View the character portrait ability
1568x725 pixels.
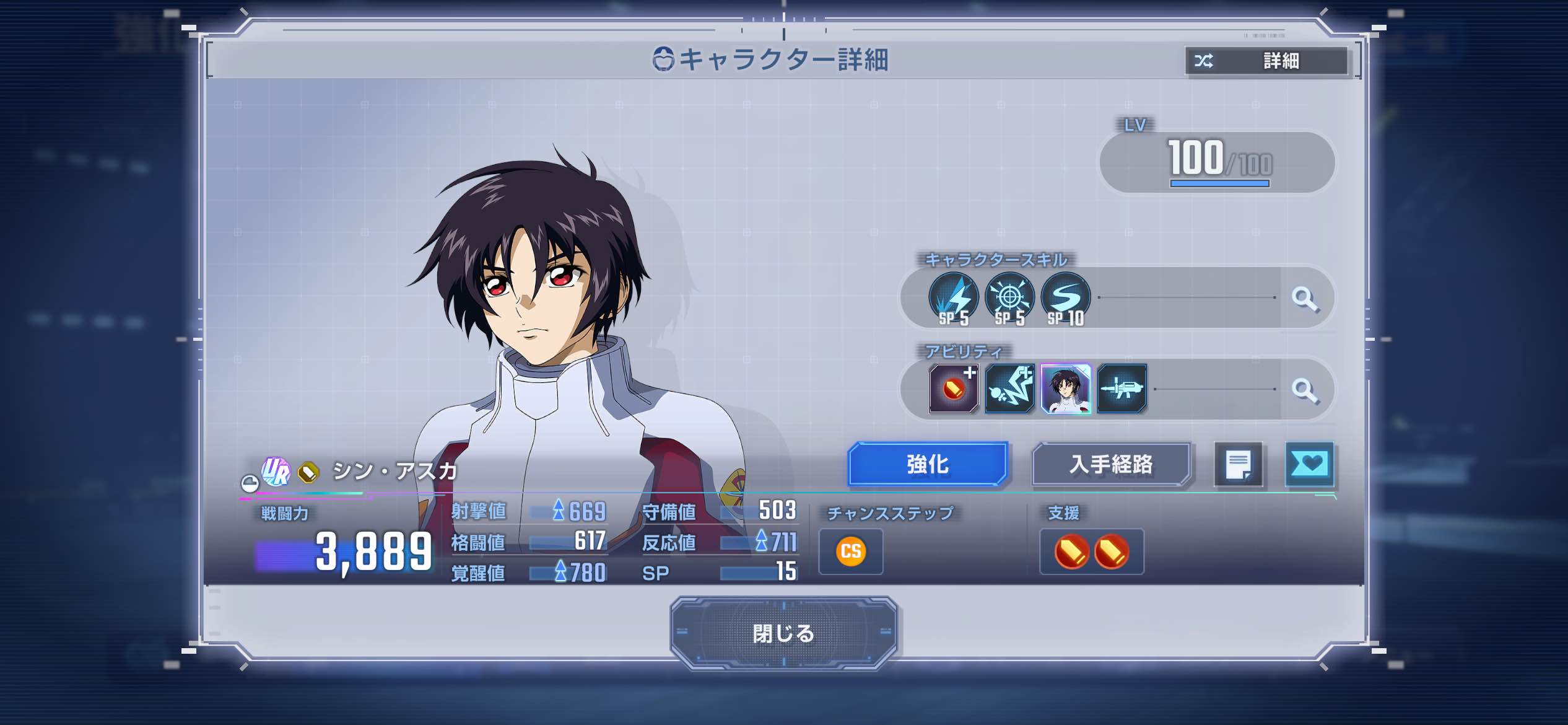tap(1065, 389)
